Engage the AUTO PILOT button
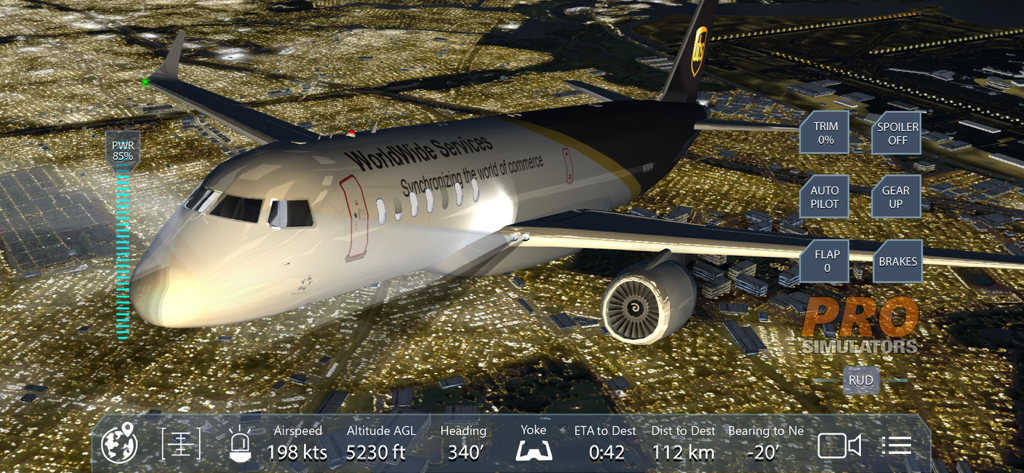 tap(825, 197)
